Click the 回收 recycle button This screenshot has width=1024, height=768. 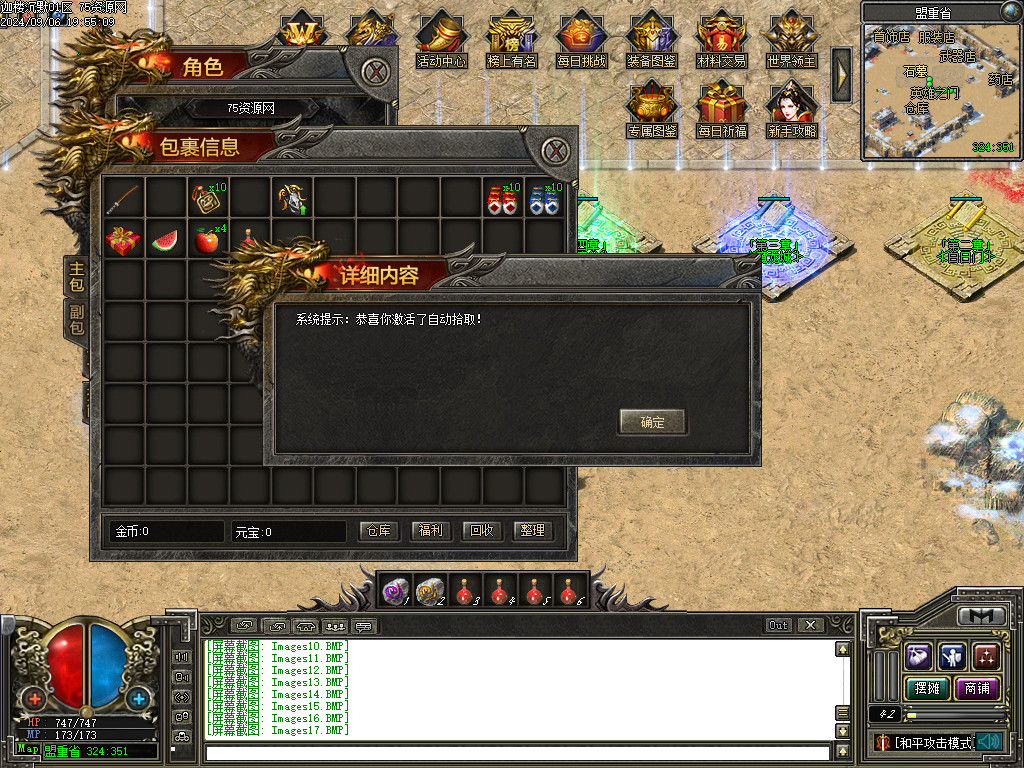pos(483,531)
